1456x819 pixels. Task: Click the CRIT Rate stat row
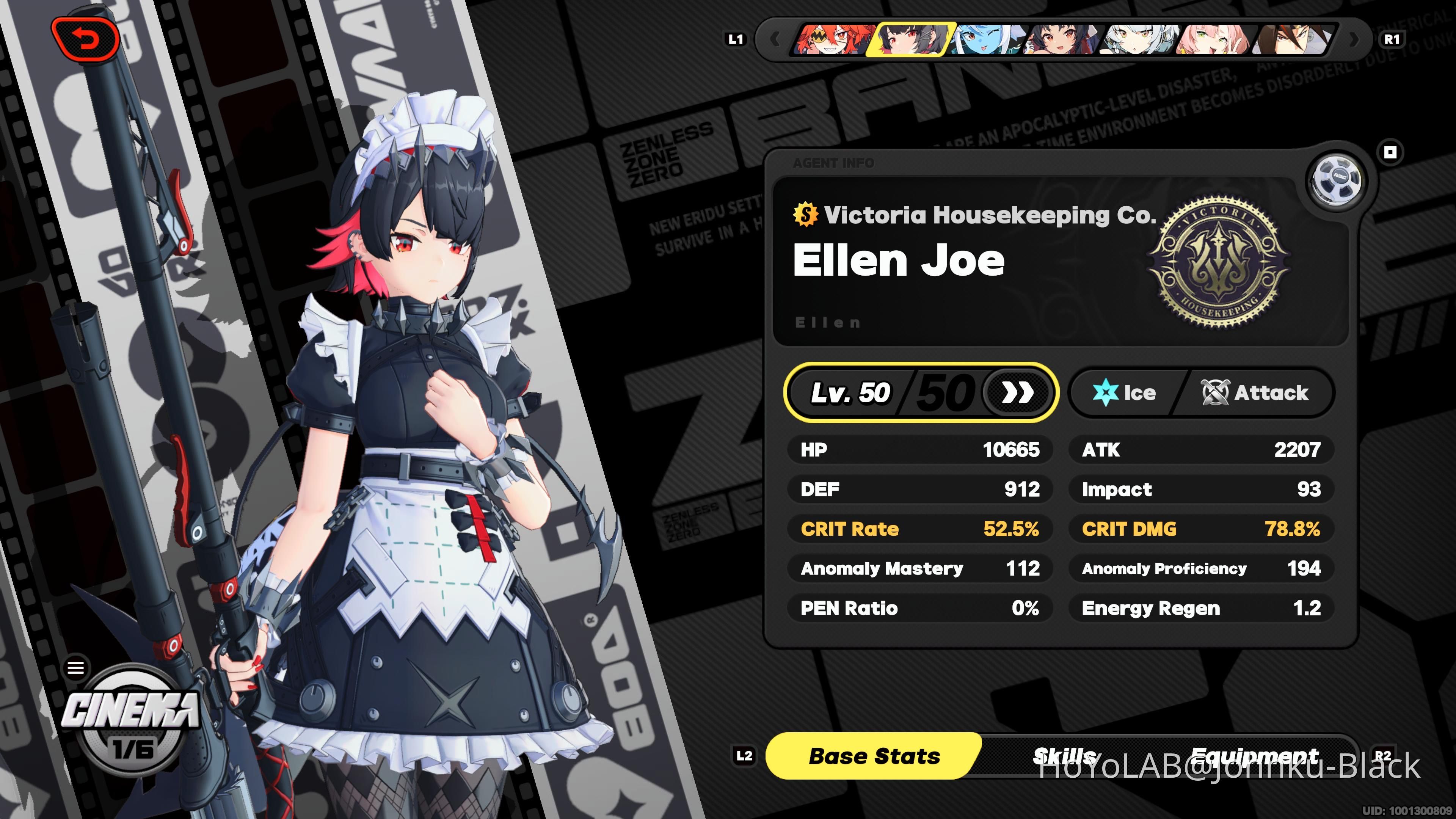pos(919,529)
